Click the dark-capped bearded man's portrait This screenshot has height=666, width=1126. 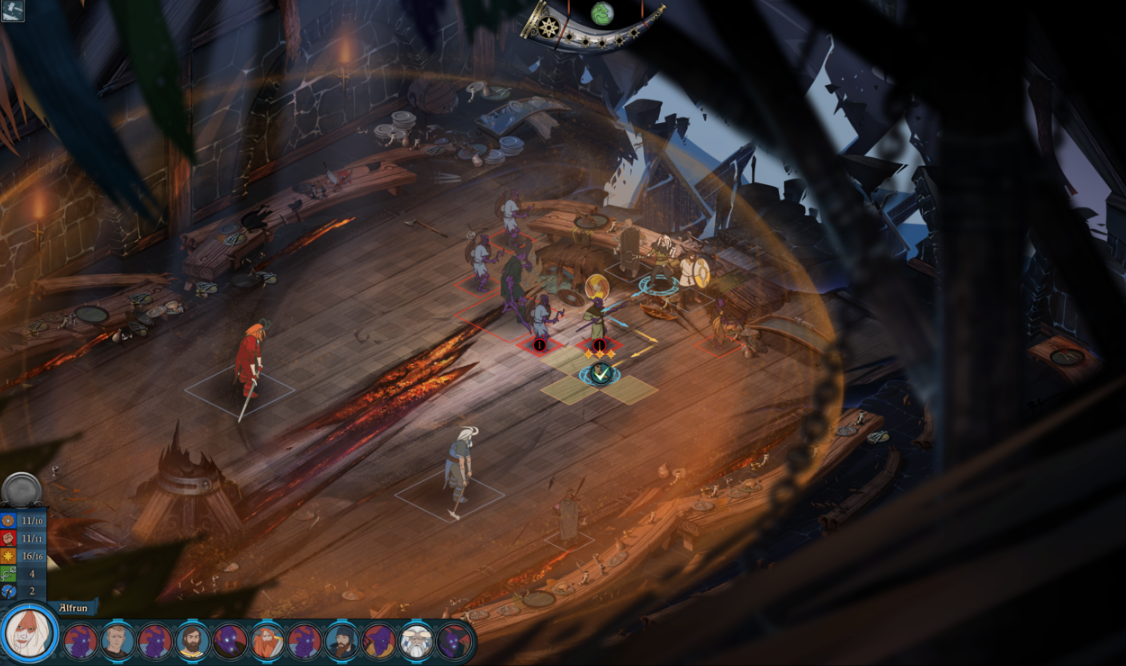[x=341, y=641]
